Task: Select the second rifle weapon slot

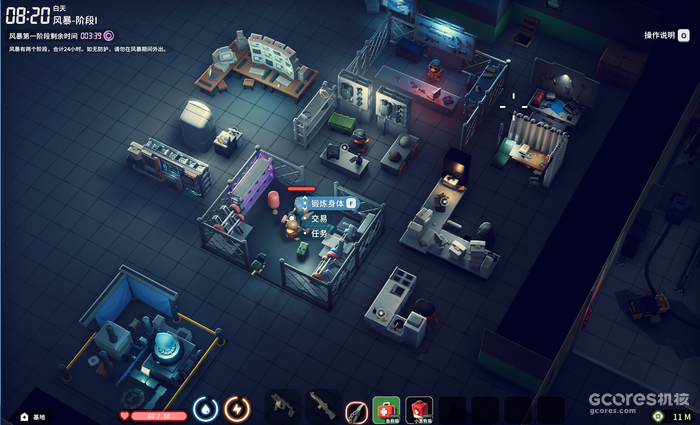Action: (x=322, y=406)
